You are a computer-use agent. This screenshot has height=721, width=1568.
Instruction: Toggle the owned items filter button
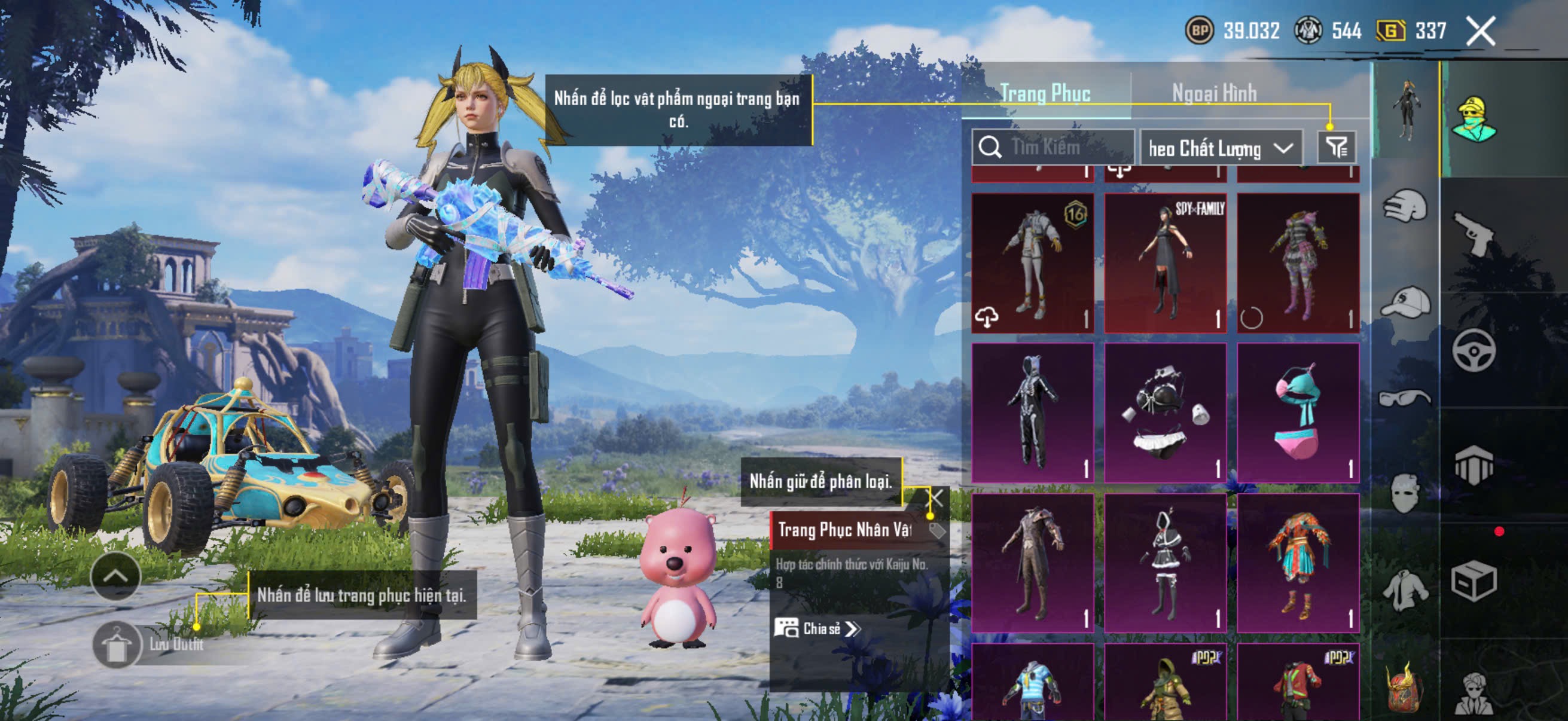[1336, 147]
